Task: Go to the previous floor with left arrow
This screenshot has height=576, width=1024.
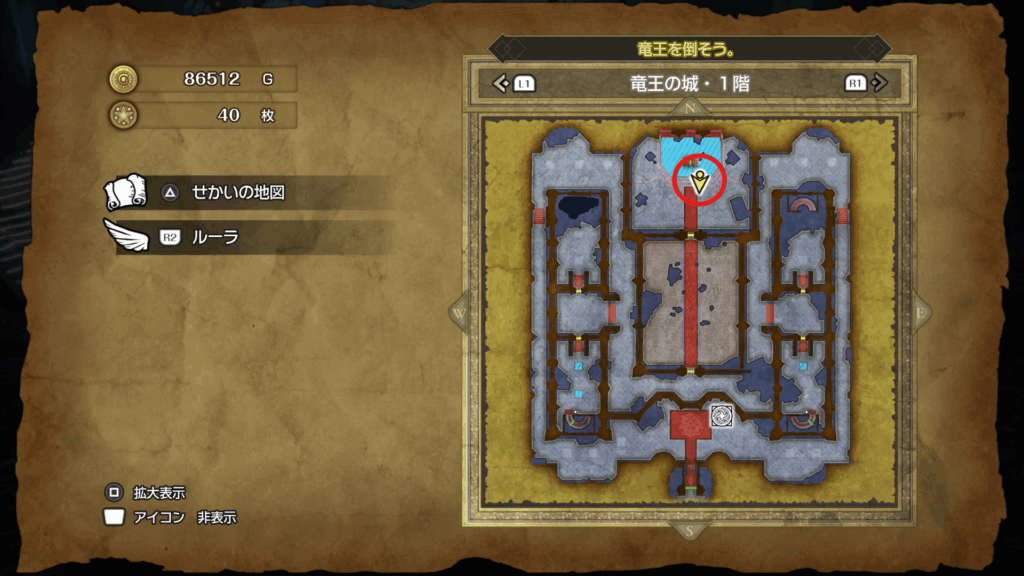Action: 502,84
